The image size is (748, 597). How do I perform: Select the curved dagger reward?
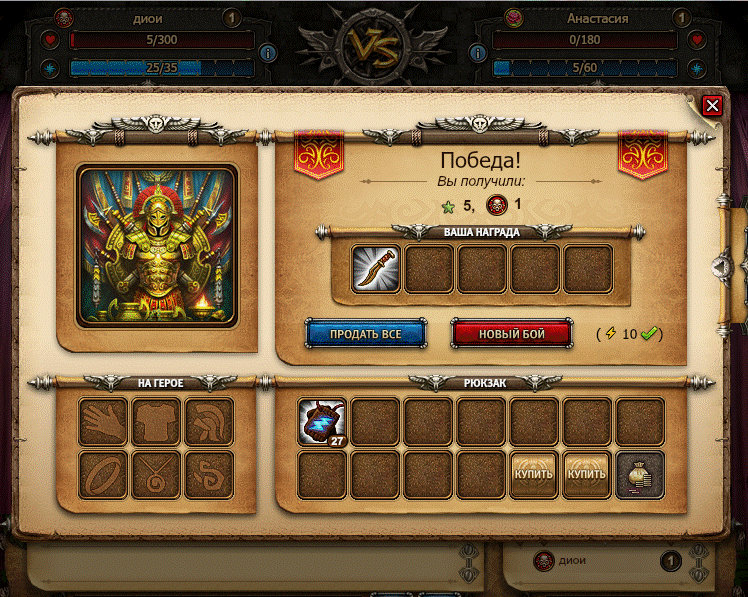coord(376,269)
